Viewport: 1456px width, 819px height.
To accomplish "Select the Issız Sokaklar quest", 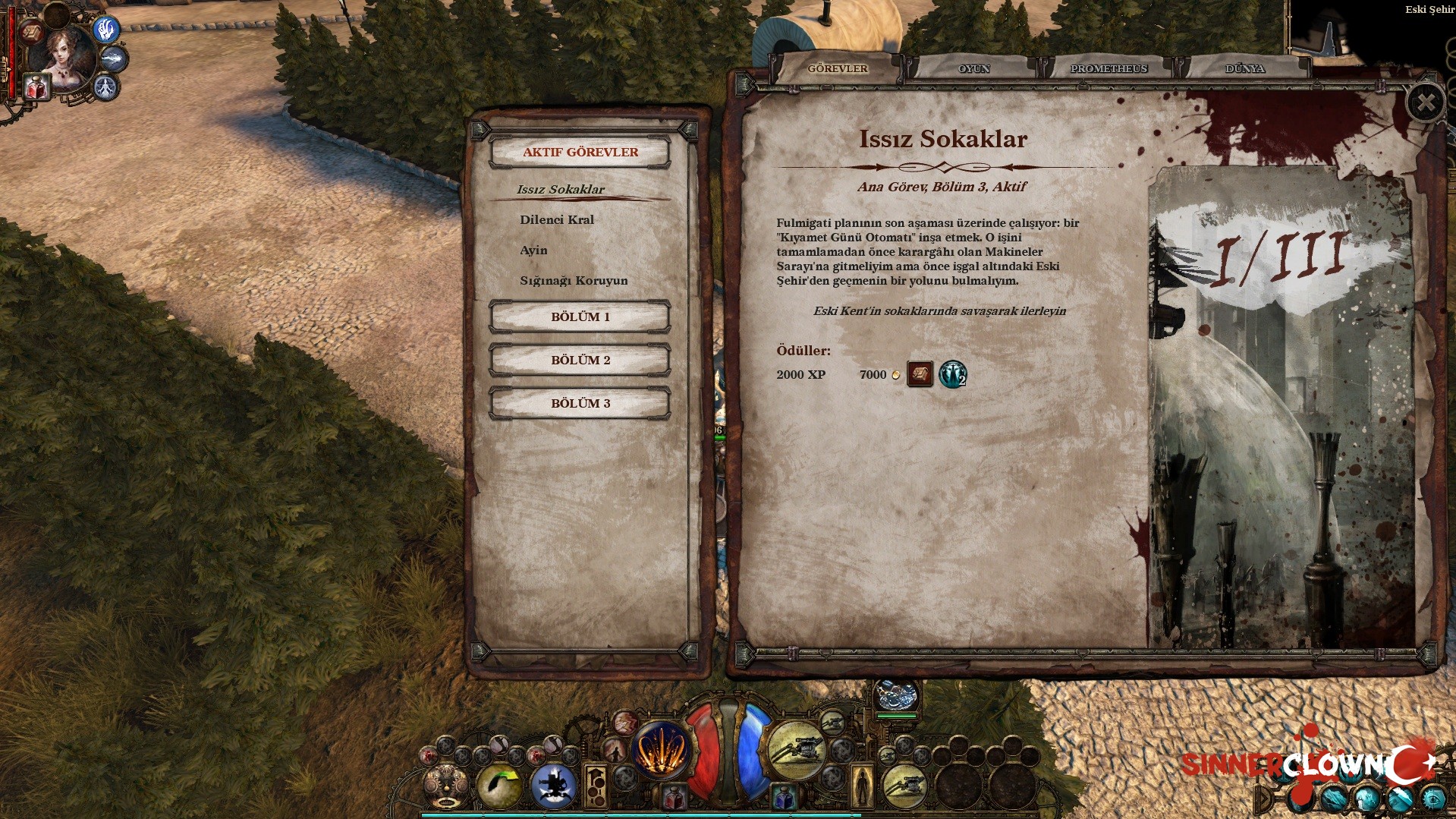I will coord(561,190).
